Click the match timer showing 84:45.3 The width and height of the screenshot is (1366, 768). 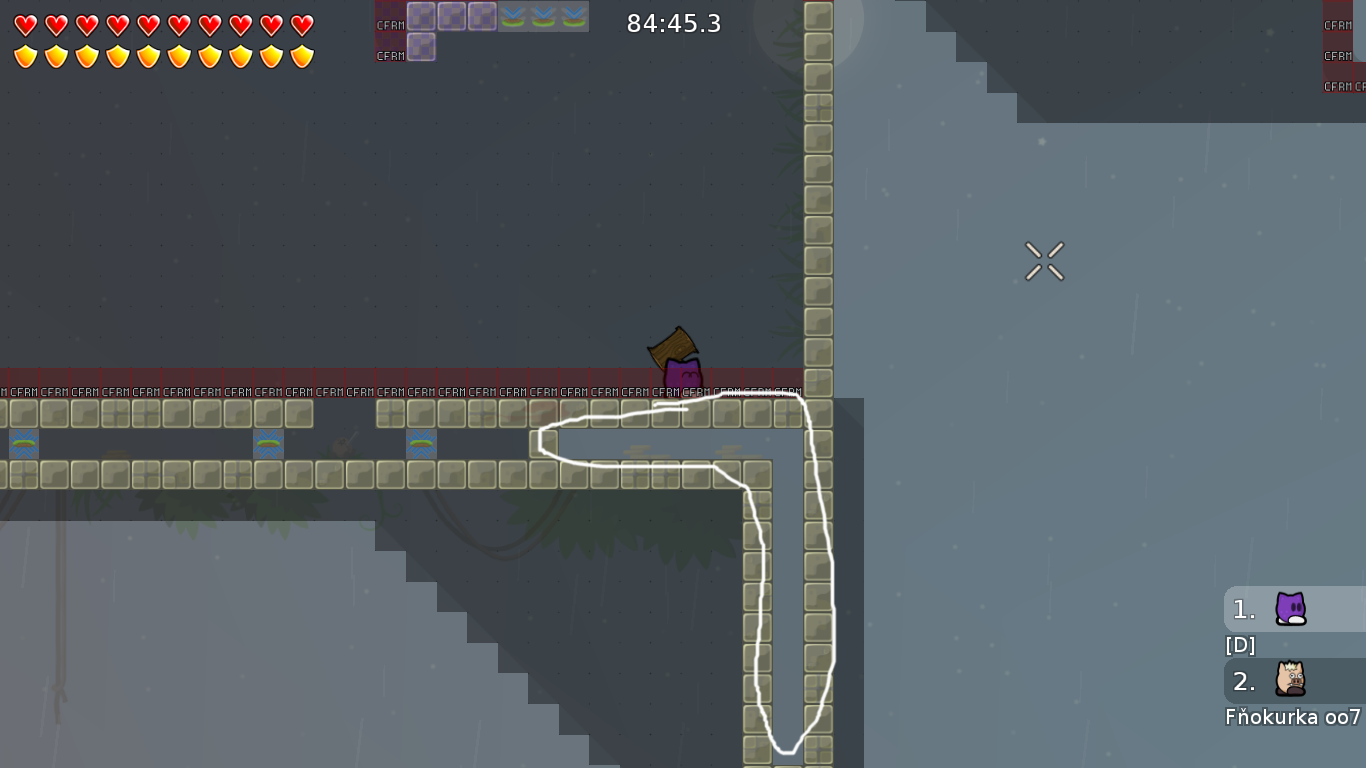[673, 24]
